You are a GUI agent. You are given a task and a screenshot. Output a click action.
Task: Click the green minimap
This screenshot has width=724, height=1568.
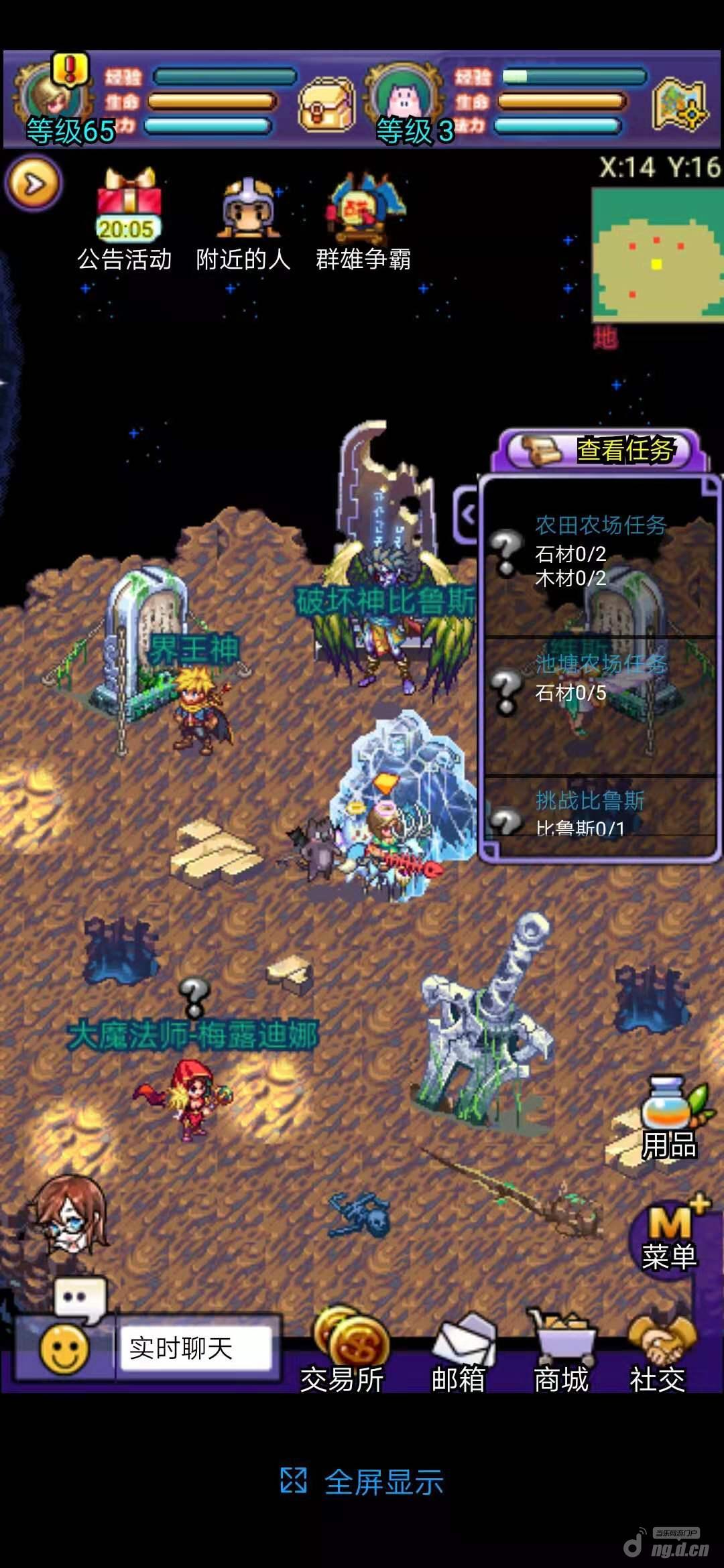pyautogui.click(x=657, y=255)
